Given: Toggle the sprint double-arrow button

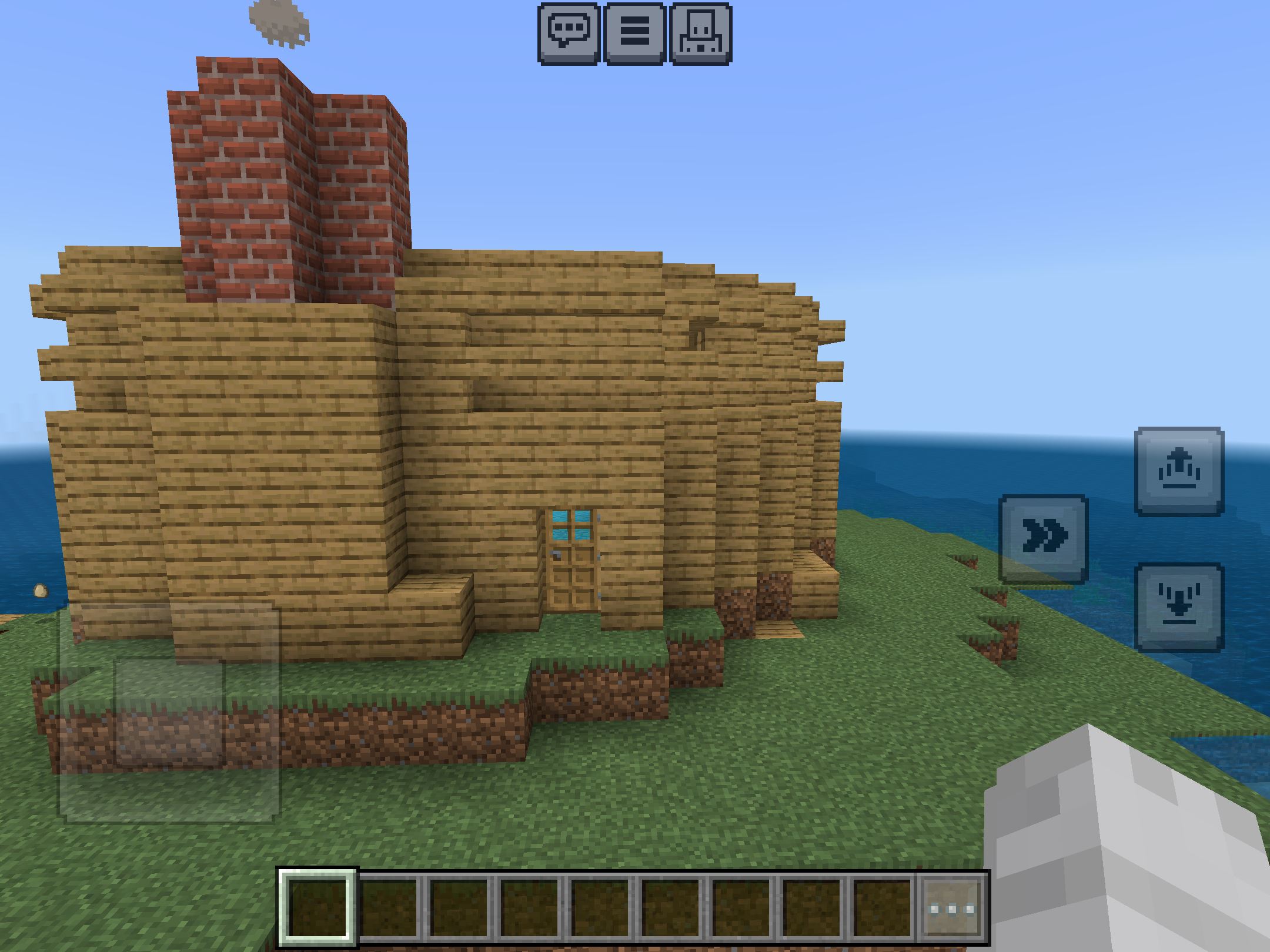Looking at the screenshot, I should pos(1044,538).
